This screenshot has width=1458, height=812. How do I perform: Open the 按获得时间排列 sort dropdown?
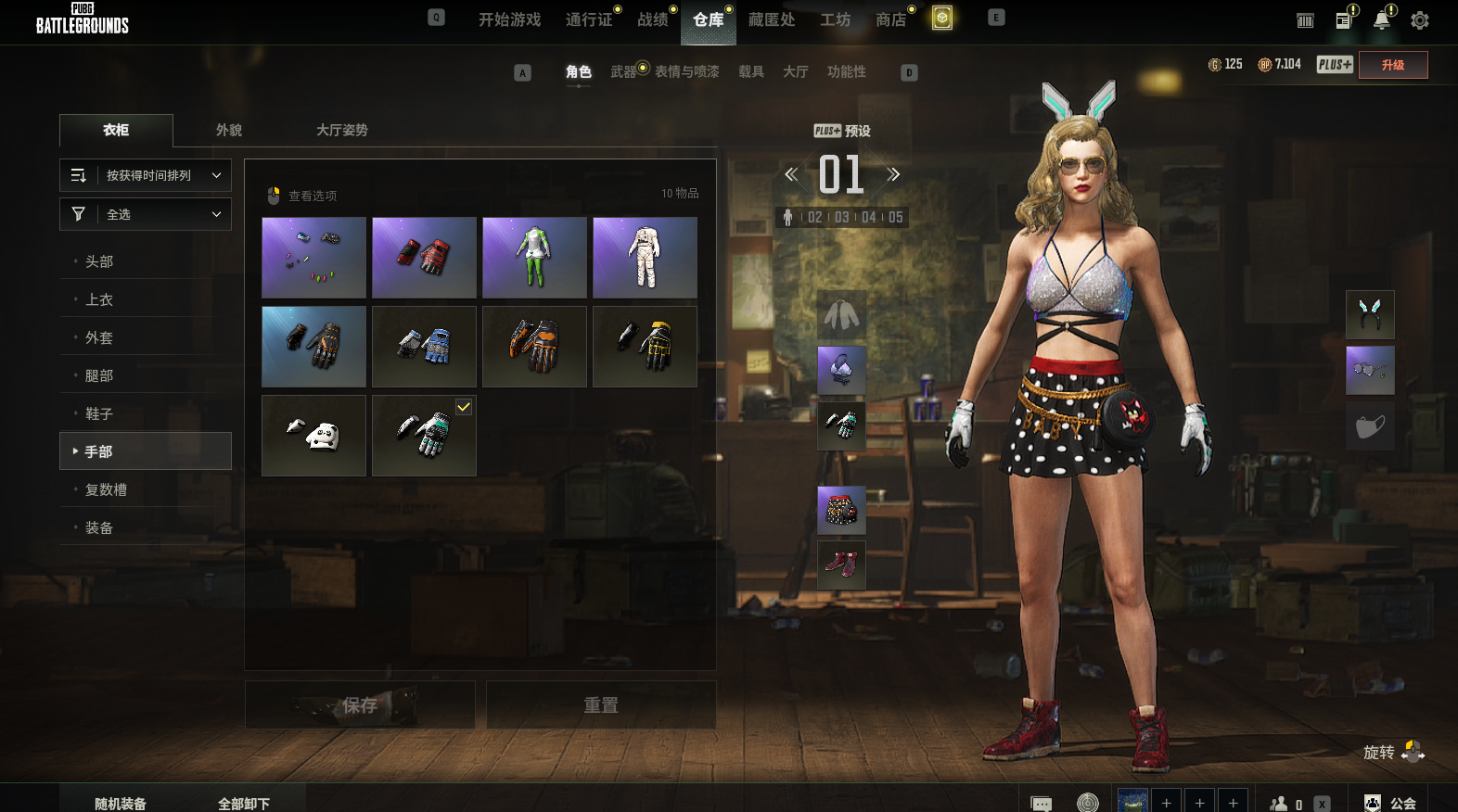[x=146, y=175]
